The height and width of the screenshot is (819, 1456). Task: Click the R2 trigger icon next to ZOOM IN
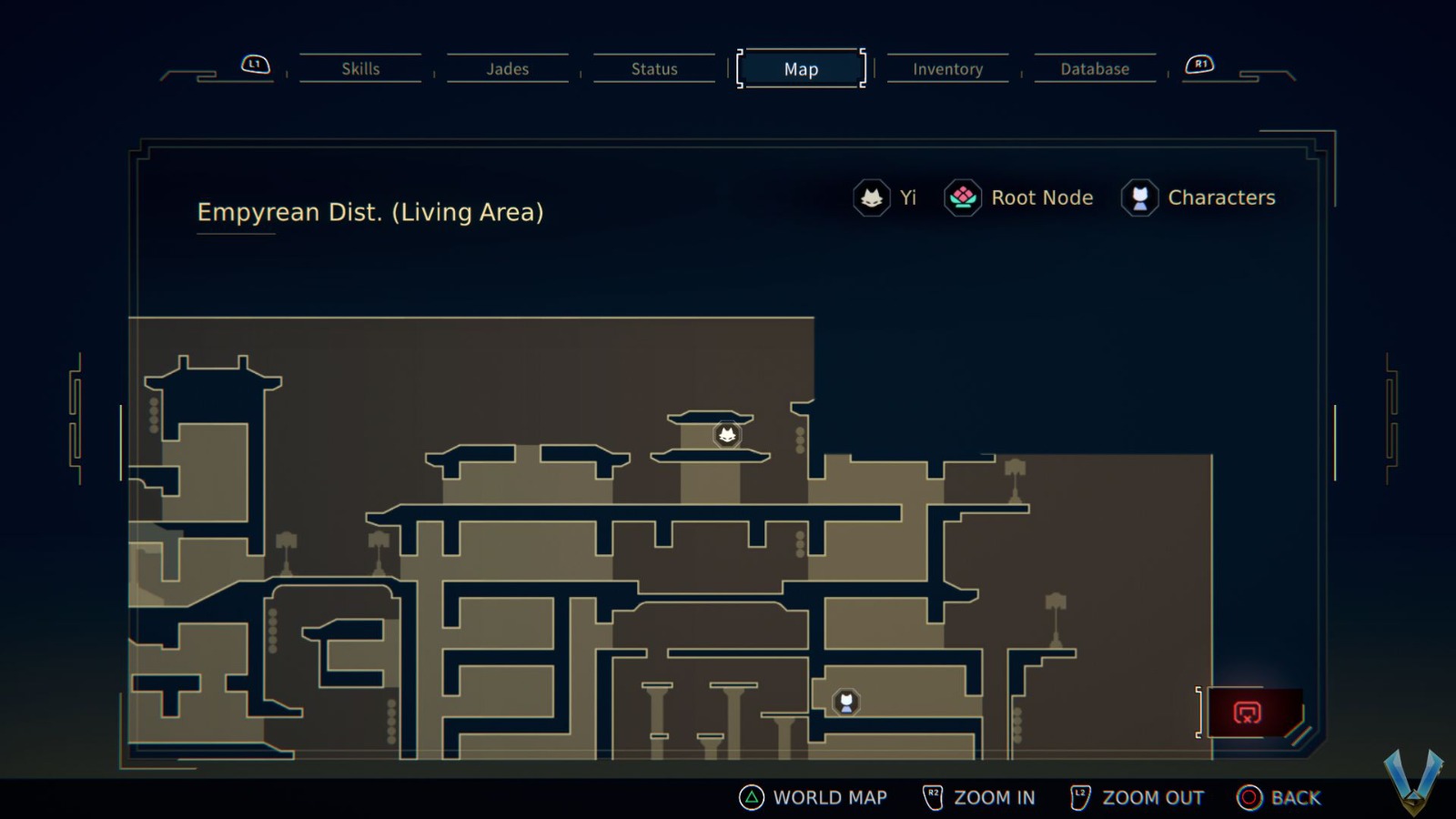pyautogui.click(x=933, y=797)
